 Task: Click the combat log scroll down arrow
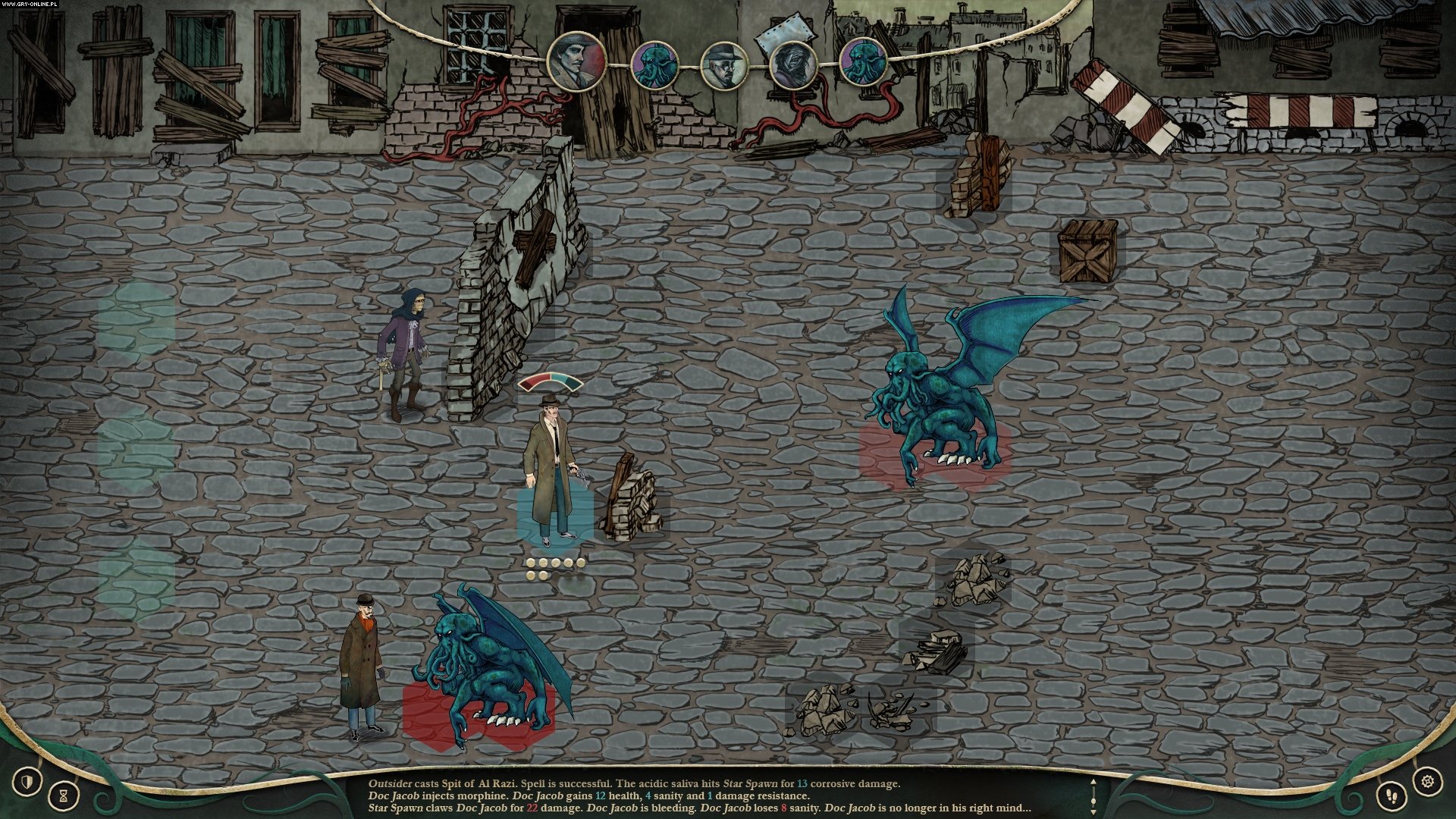(1093, 811)
